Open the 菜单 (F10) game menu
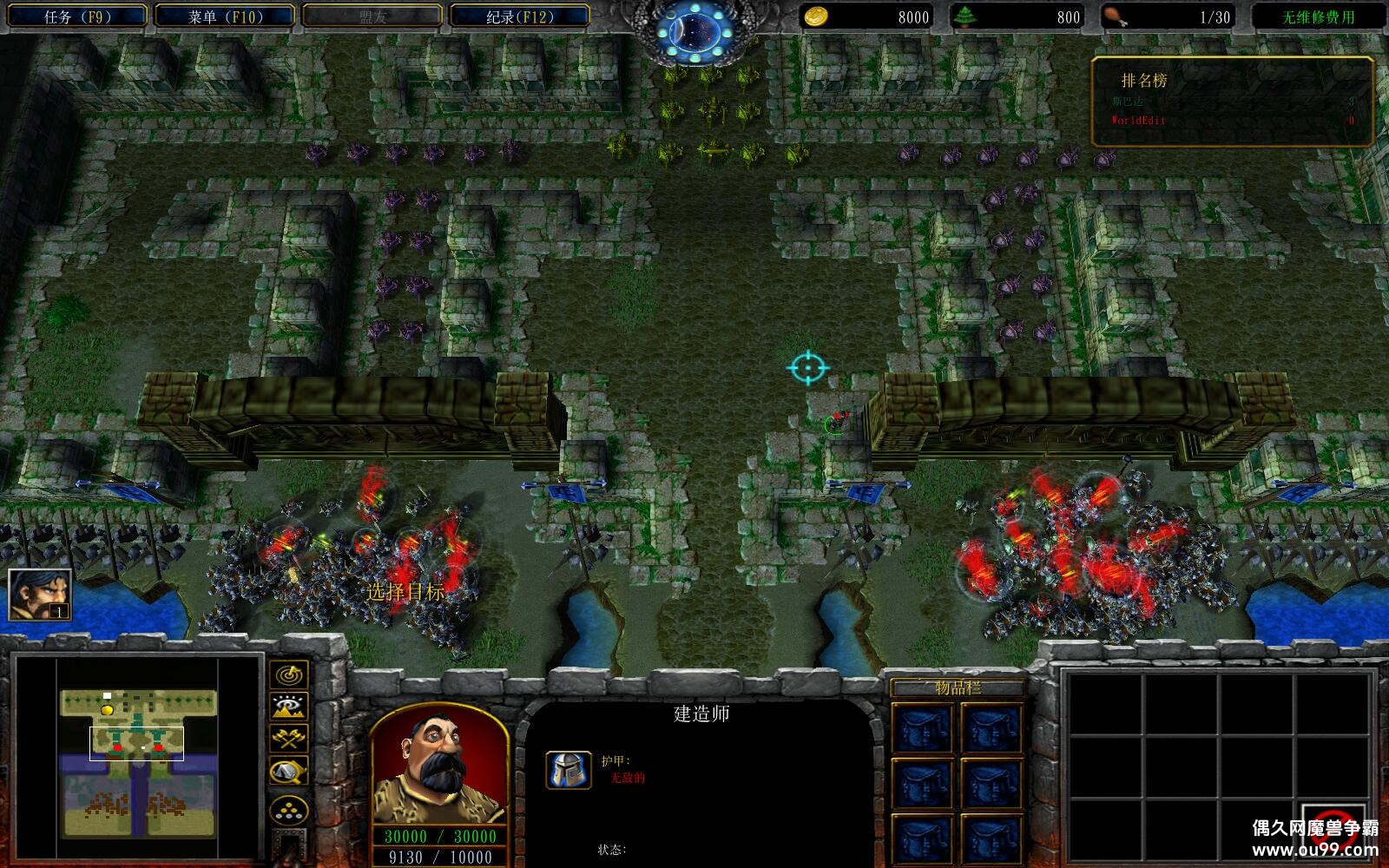The width and height of the screenshot is (1389, 868). pos(226,16)
